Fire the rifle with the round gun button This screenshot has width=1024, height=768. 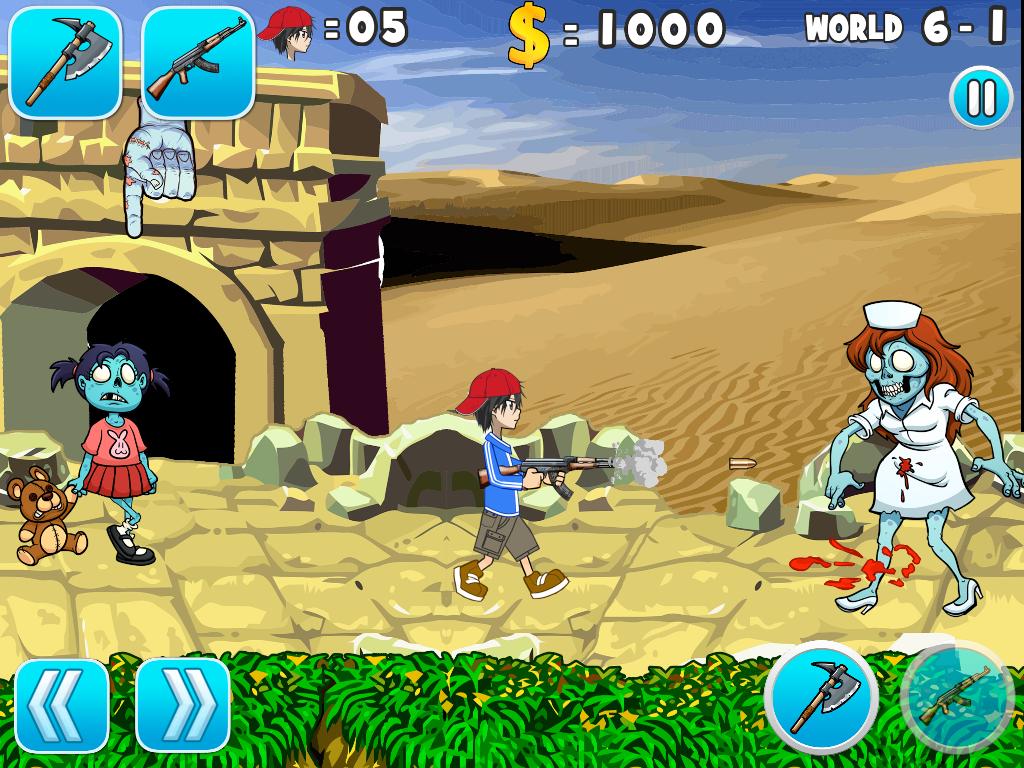tap(957, 696)
